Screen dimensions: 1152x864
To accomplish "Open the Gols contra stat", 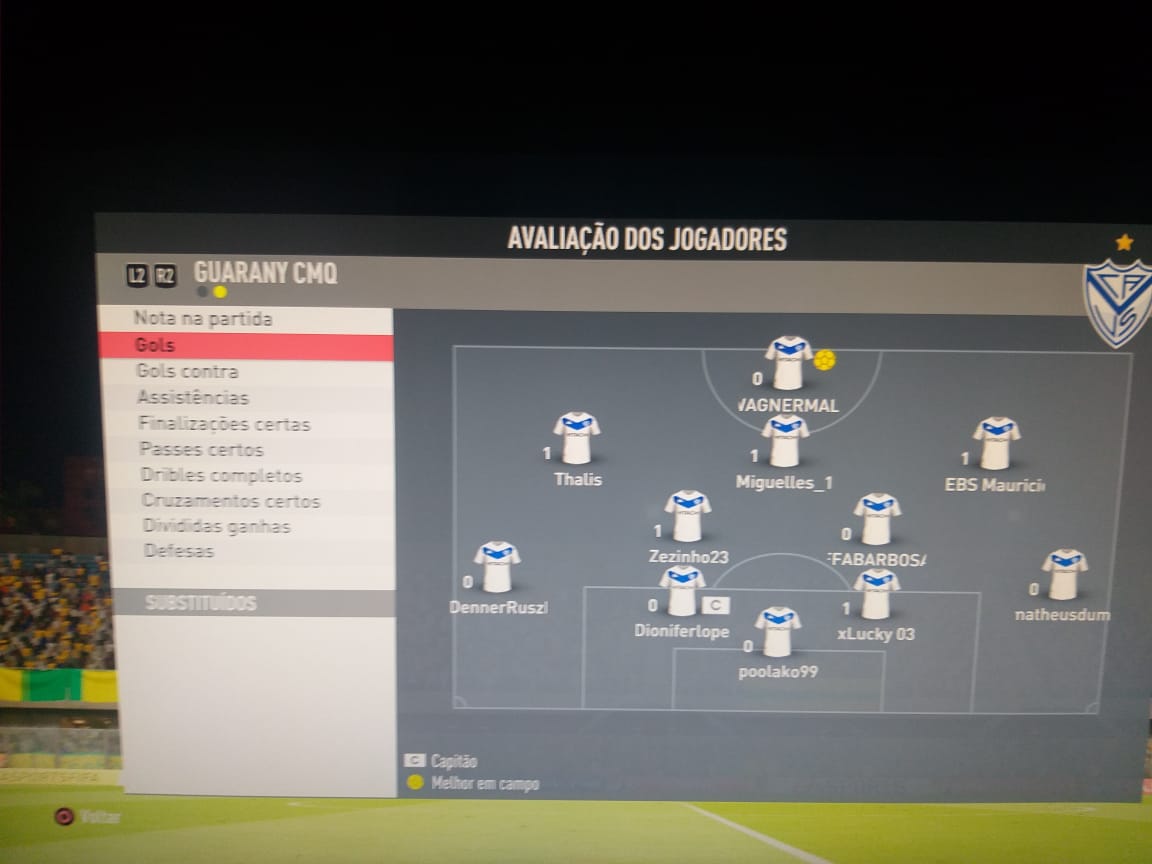I will [187, 372].
